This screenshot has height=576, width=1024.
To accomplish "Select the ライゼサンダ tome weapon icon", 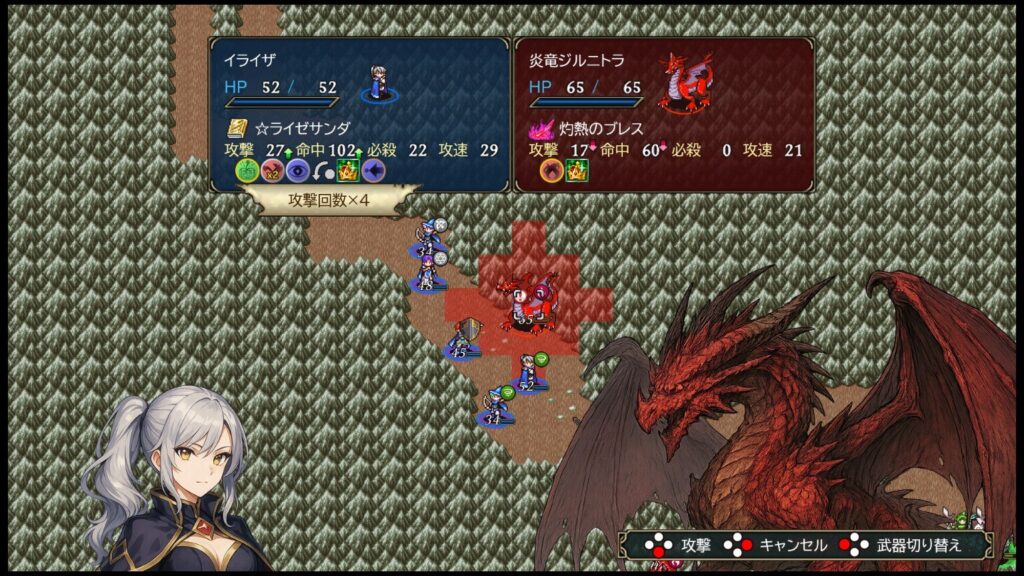I will (237, 129).
